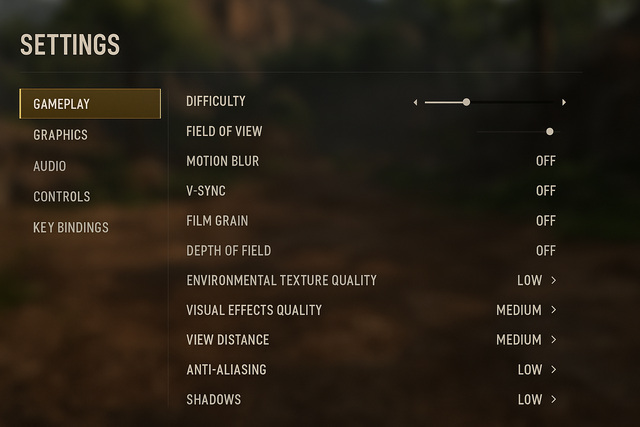Turn on Film Grain
Viewport: 640px width, 427px height.
click(x=545, y=221)
